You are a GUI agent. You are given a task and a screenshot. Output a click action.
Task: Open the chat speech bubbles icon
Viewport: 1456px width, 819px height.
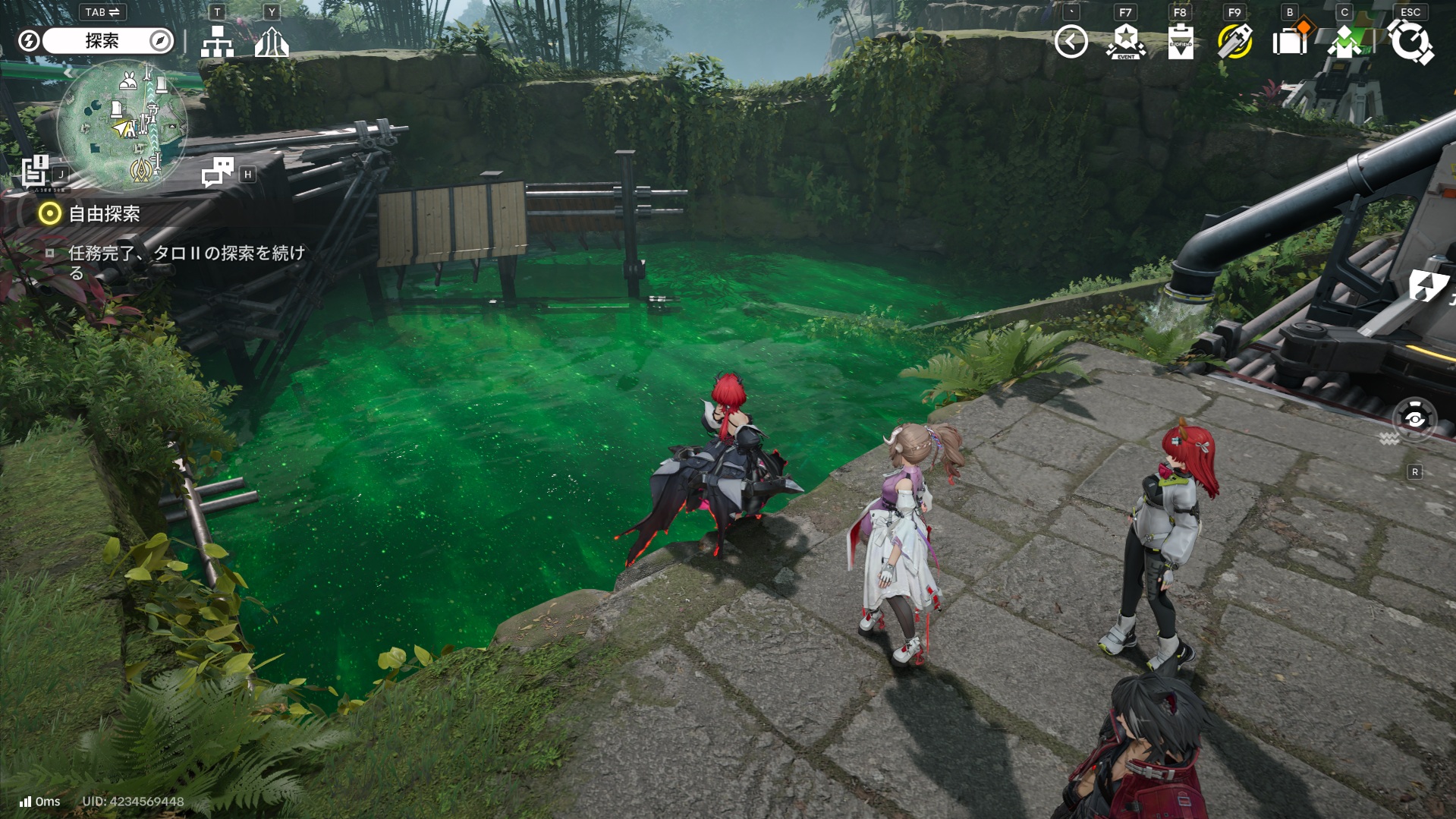(x=218, y=172)
